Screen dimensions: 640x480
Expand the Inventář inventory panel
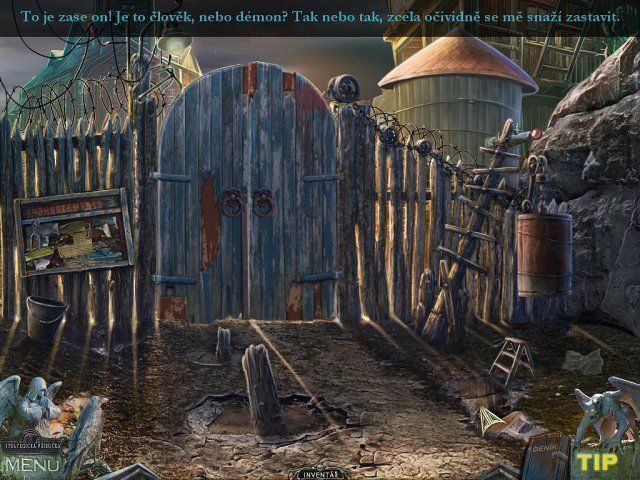(x=319, y=473)
